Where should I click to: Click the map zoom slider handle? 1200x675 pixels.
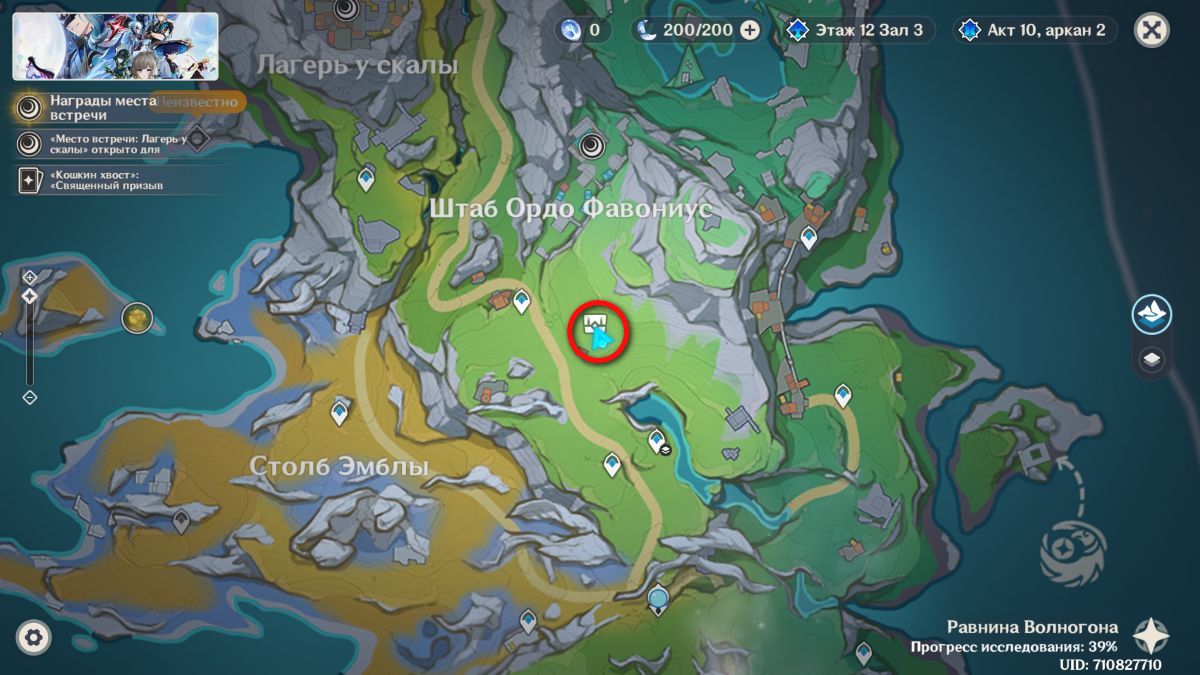pos(30,296)
